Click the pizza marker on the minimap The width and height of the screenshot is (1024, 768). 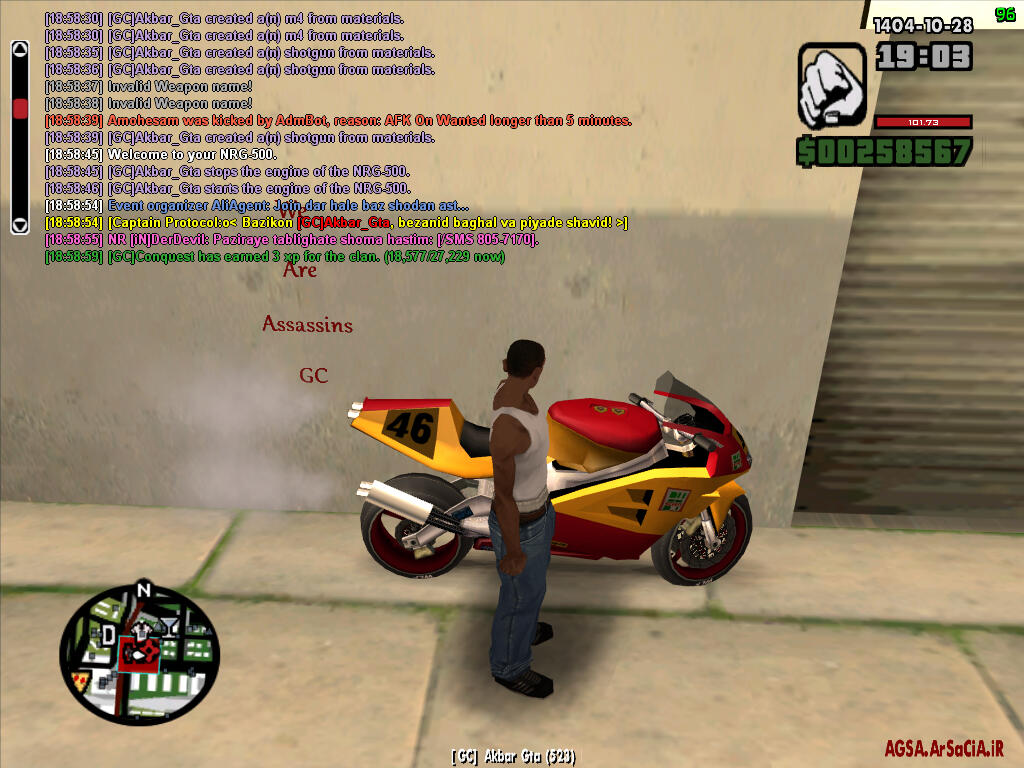coord(80,679)
